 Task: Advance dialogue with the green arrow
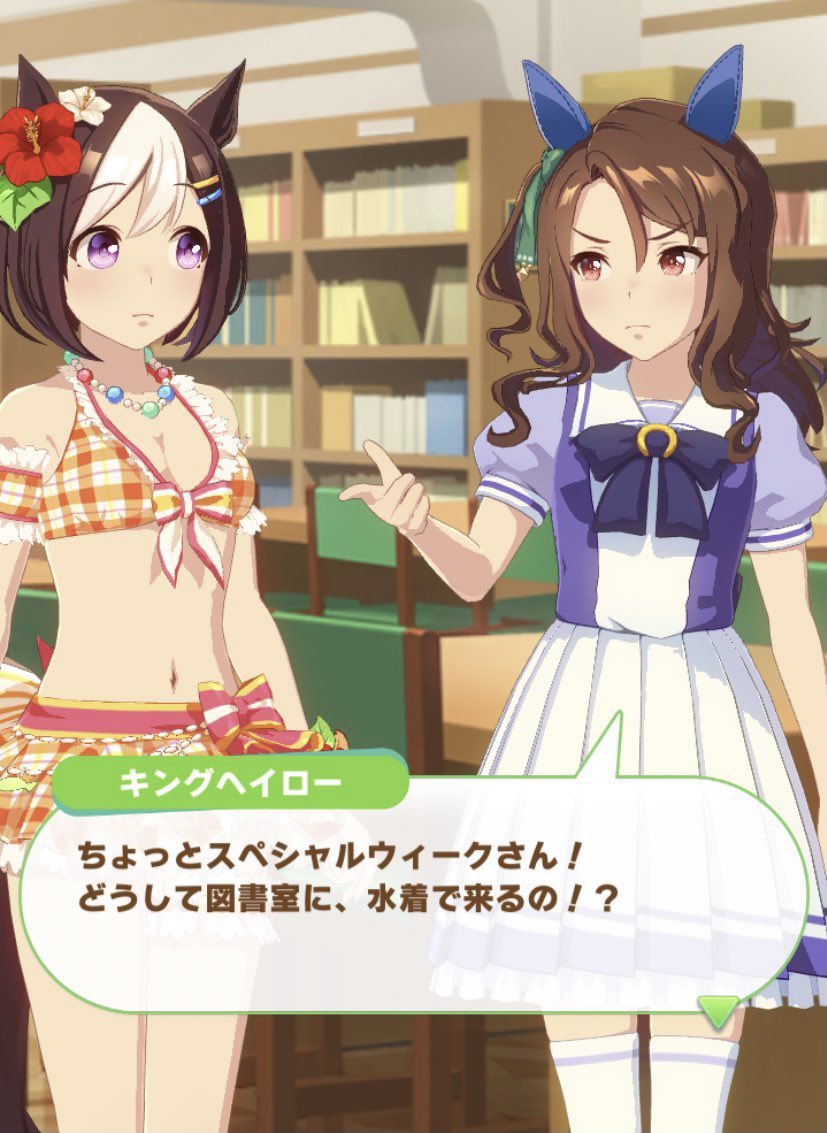(x=718, y=1010)
